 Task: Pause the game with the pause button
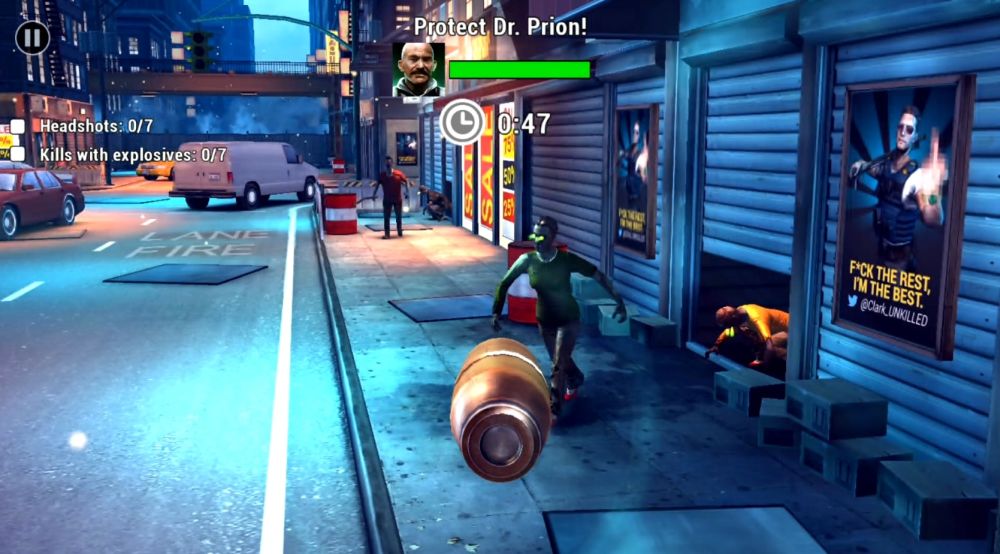(32, 38)
